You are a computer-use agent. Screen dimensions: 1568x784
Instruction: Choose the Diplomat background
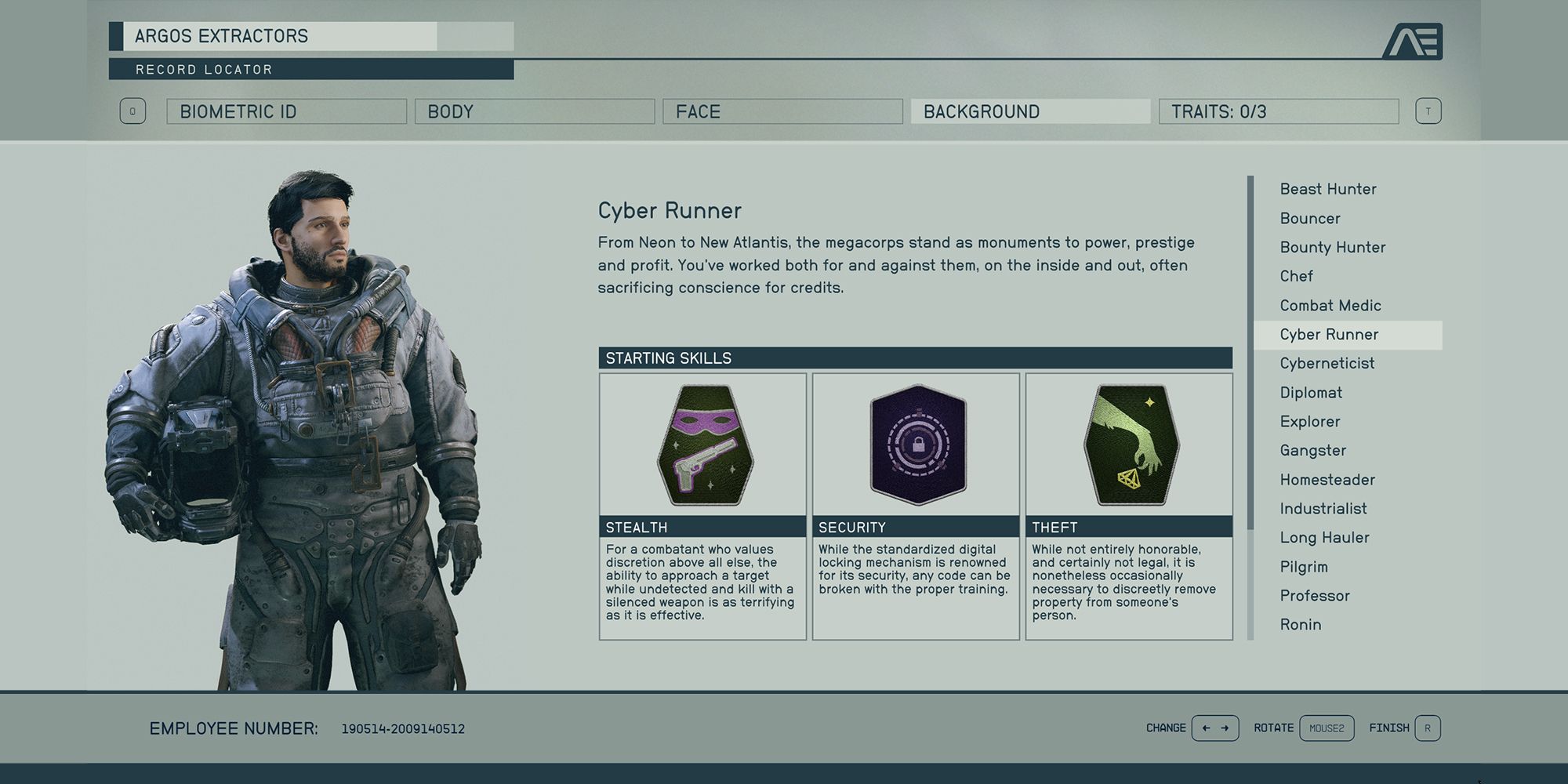coord(1311,393)
